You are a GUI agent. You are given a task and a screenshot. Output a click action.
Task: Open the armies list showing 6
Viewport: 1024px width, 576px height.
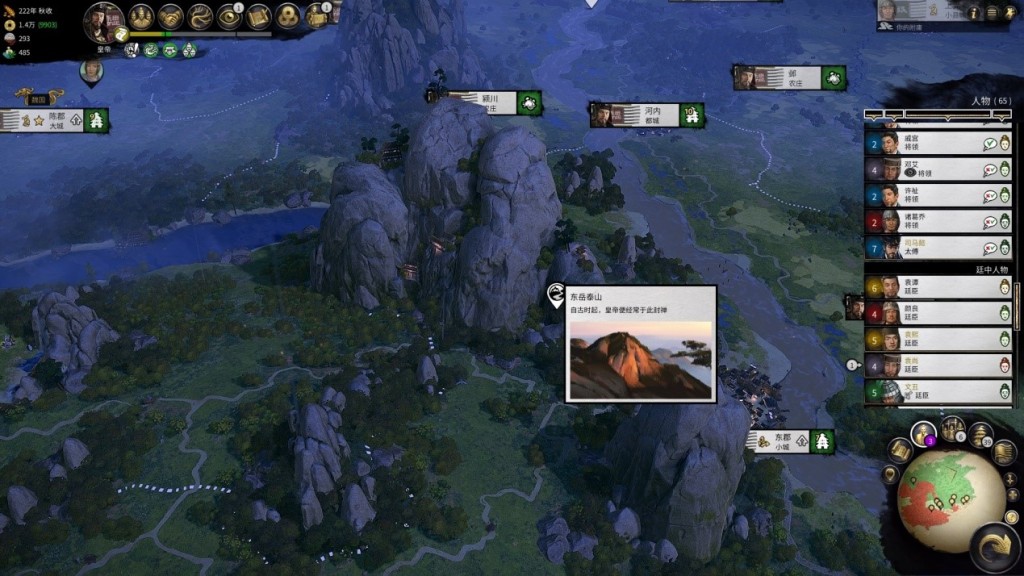[x=952, y=429]
